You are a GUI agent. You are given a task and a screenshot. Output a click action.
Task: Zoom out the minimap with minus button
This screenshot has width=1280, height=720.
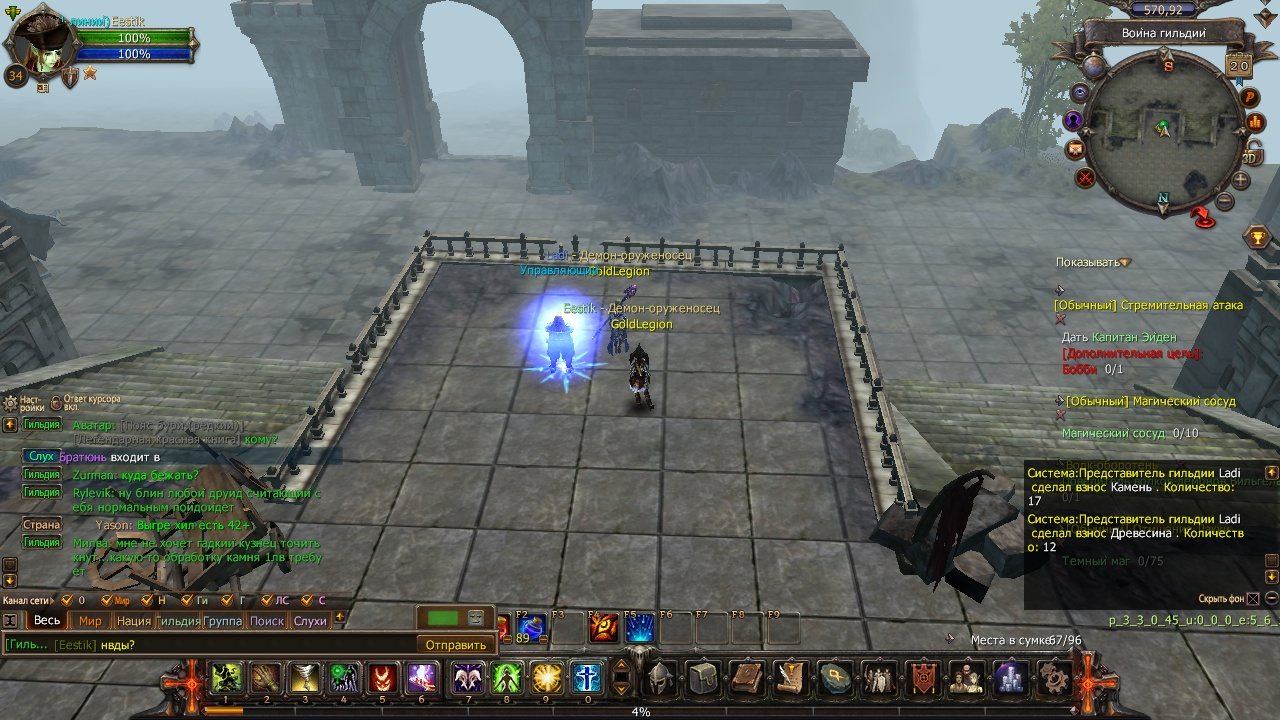click(1225, 201)
